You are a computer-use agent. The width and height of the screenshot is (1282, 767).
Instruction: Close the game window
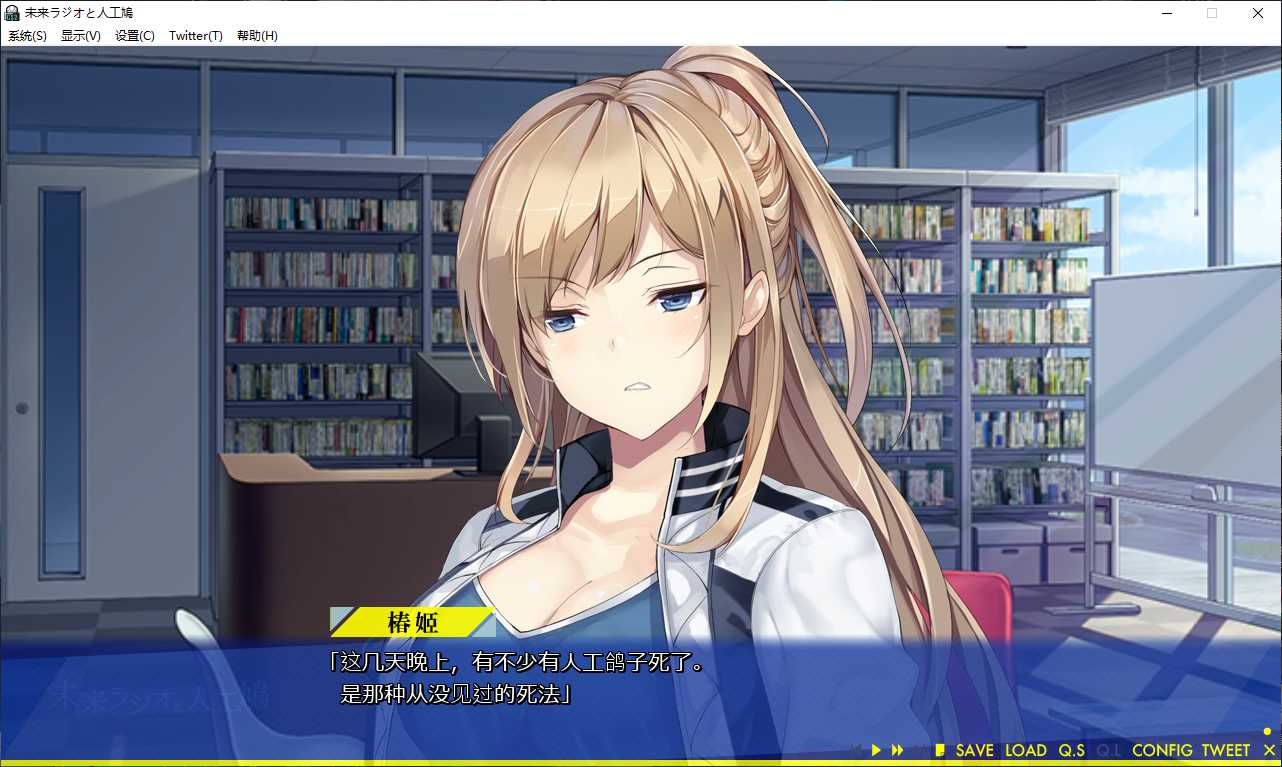(1258, 13)
